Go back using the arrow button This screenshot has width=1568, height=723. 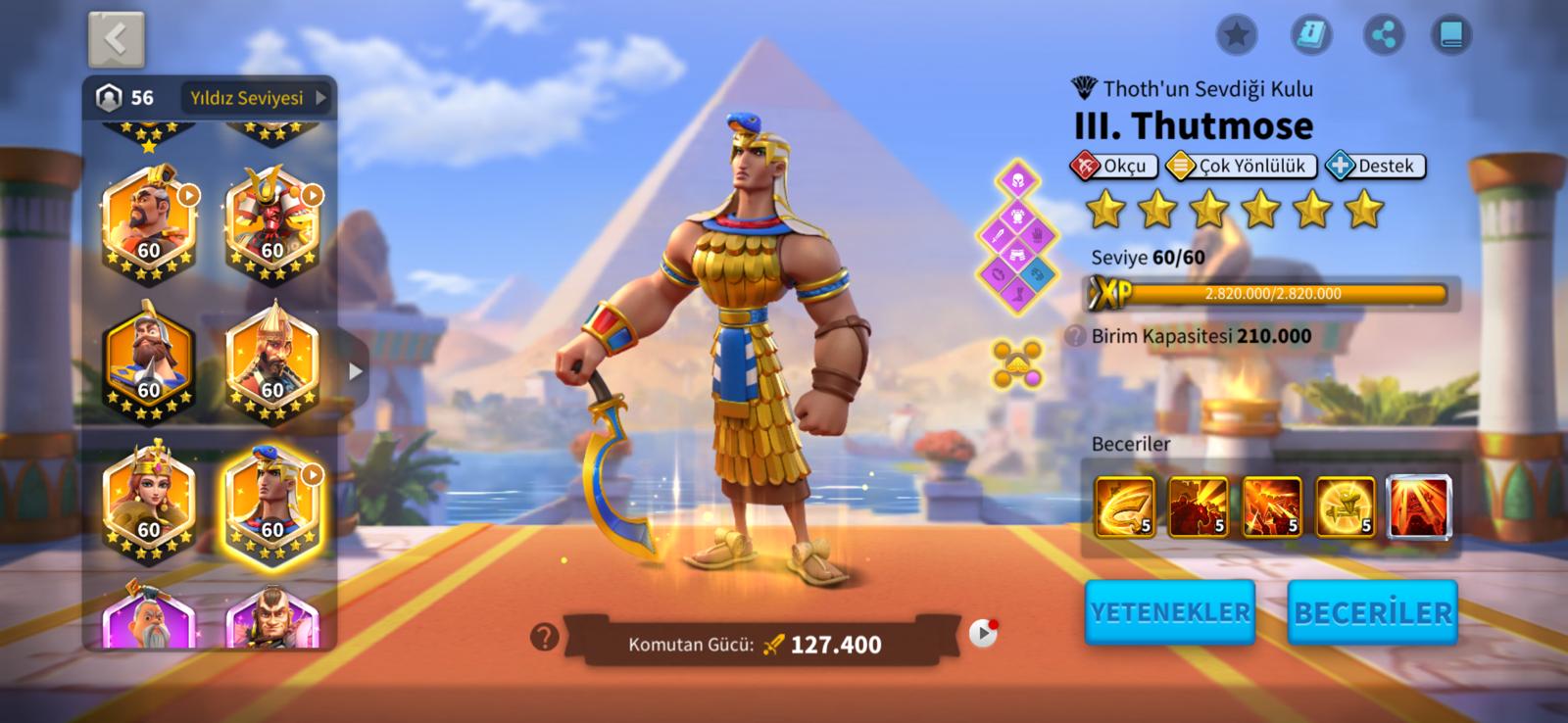(x=117, y=39)
